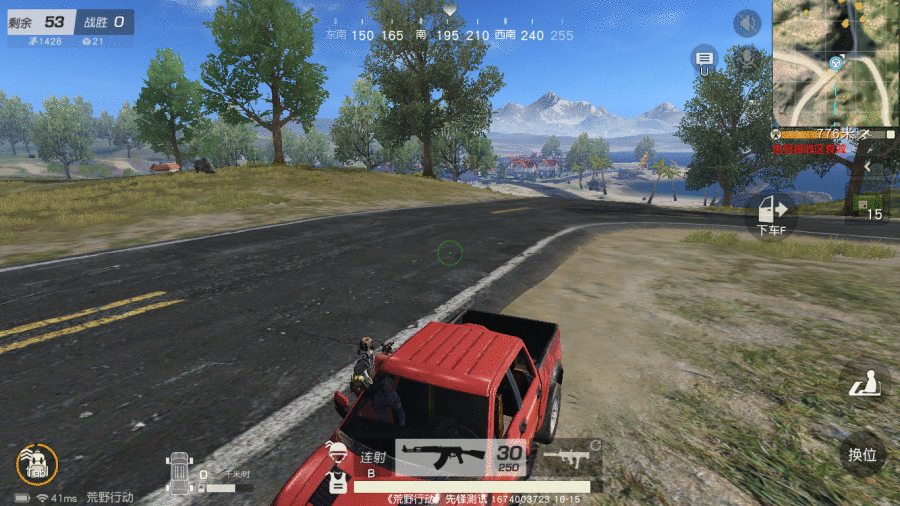Tap the body armor vest icon

339,482
